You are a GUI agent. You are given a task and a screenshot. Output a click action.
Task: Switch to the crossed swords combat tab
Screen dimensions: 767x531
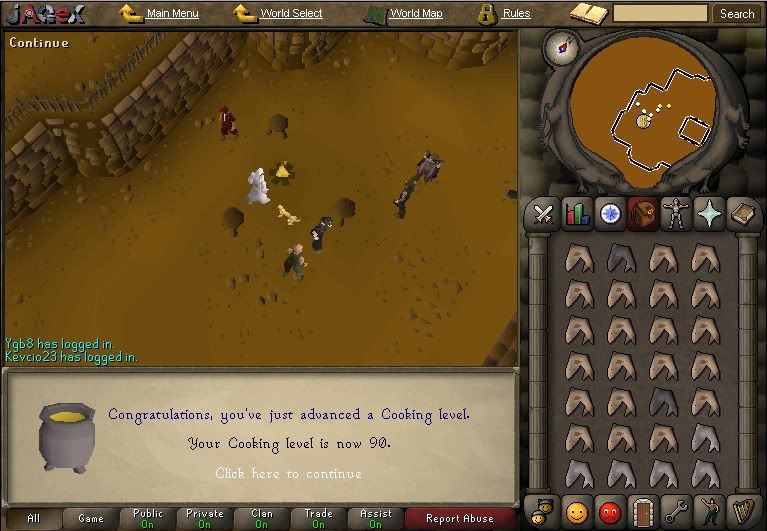point(544,214)
